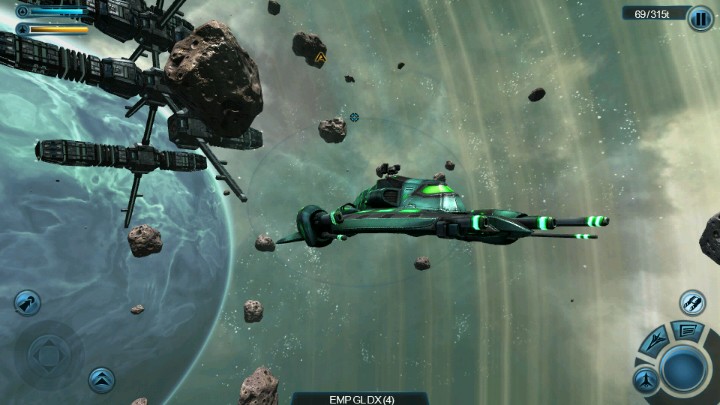Select the EMP GL DX (4) weapon label

coord(360,398)
